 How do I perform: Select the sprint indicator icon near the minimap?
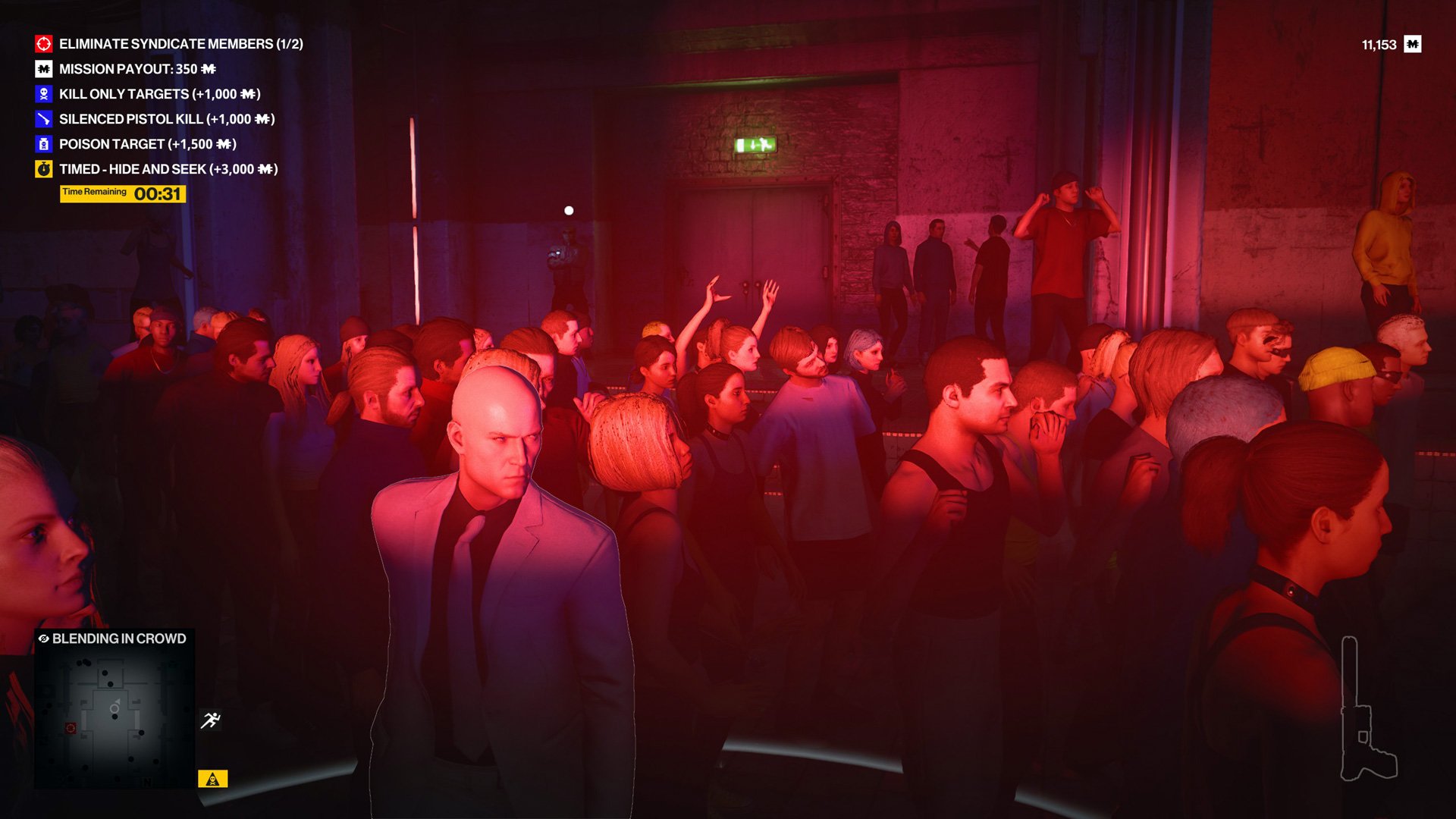click(211, 720)
